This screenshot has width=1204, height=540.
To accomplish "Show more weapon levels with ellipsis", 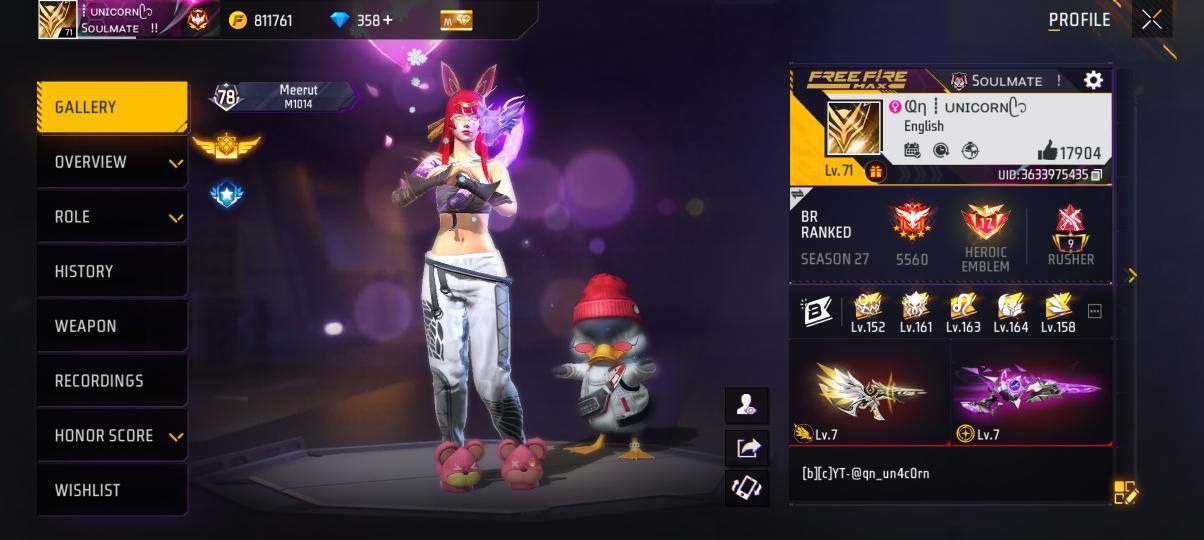I will [1094, 312].
